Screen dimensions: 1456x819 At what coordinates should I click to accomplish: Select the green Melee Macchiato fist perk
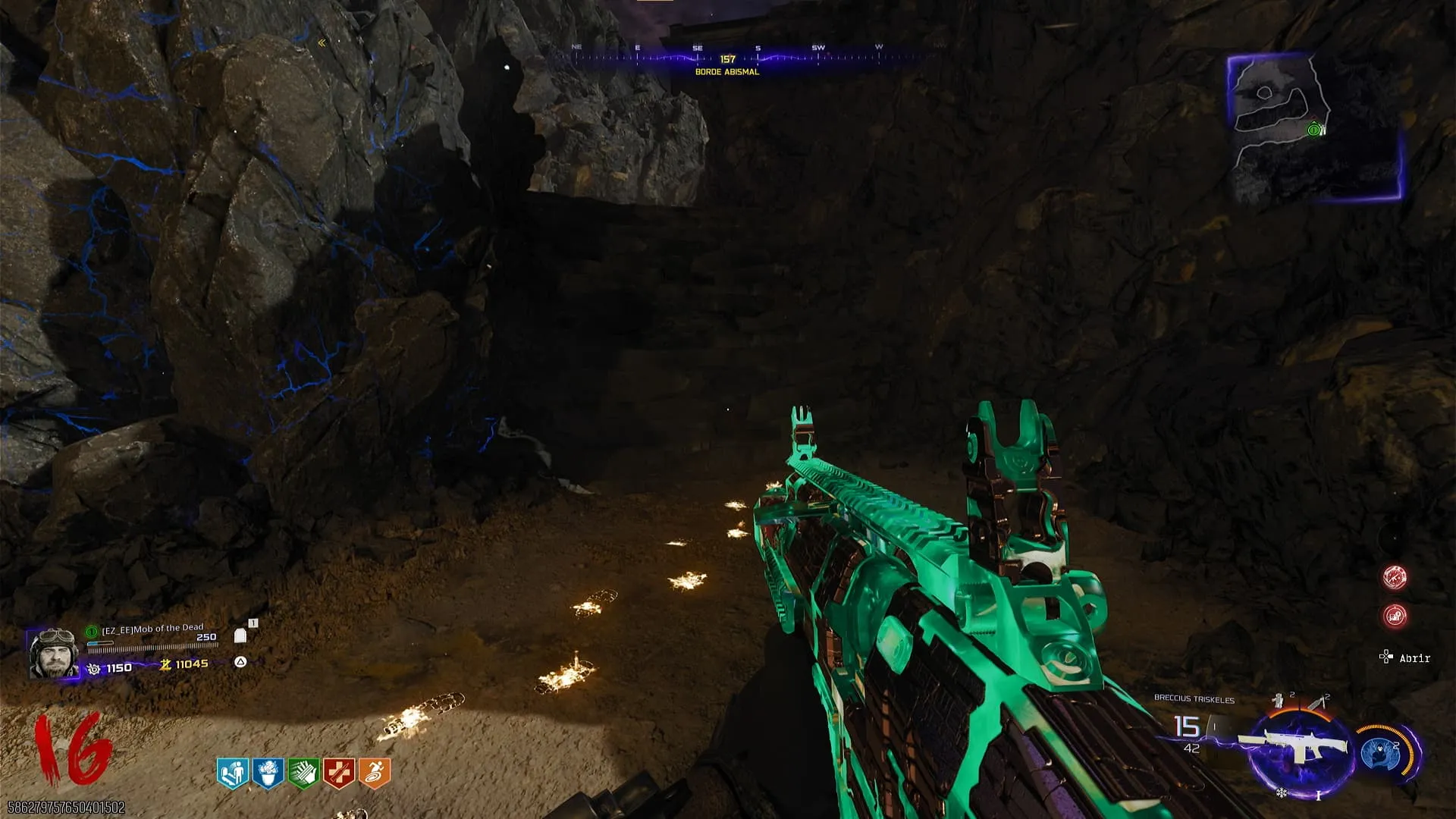point(303,773)
